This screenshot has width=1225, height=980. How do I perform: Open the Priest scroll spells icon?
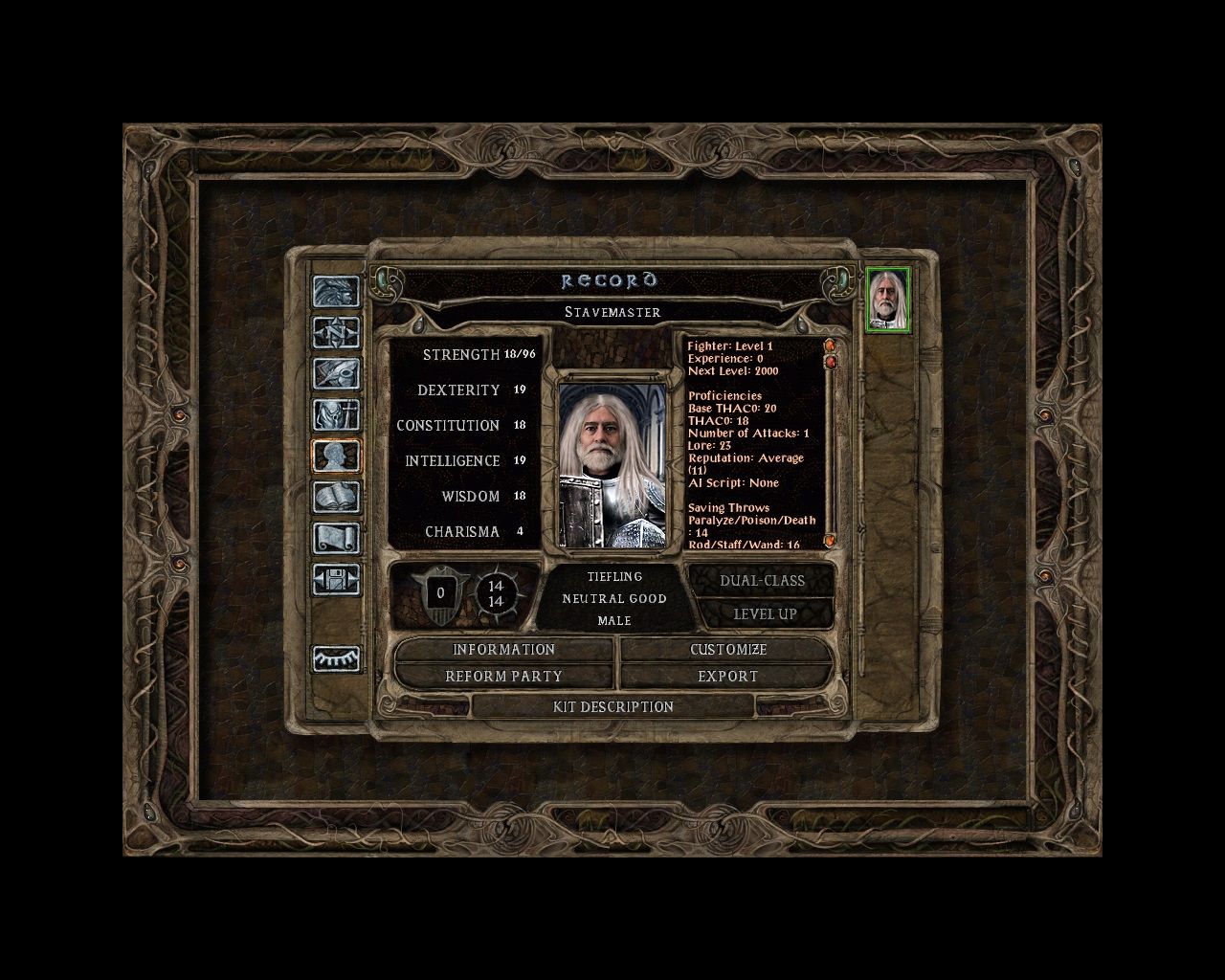point(337,537)
